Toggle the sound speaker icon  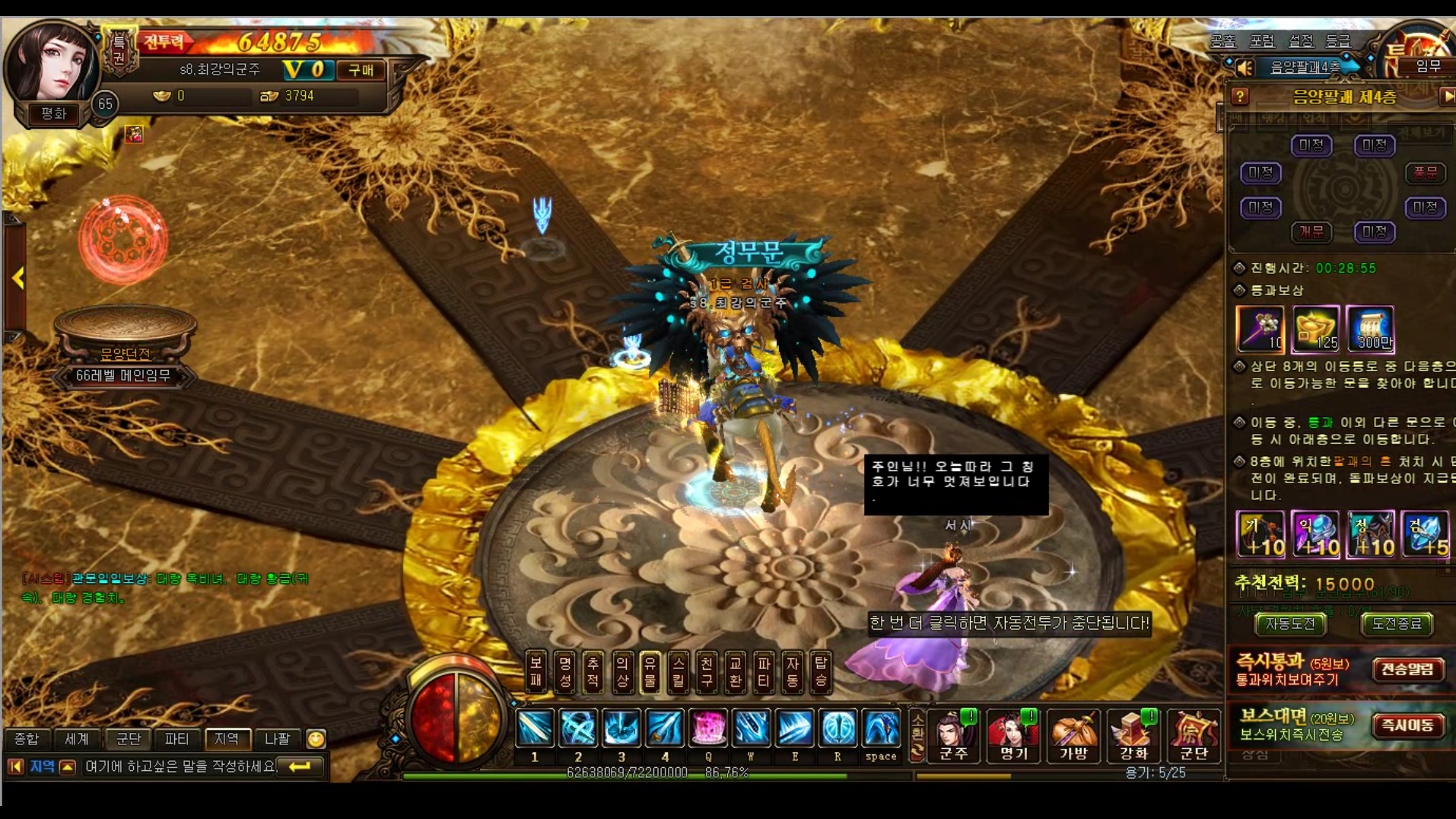[1245, 68]
